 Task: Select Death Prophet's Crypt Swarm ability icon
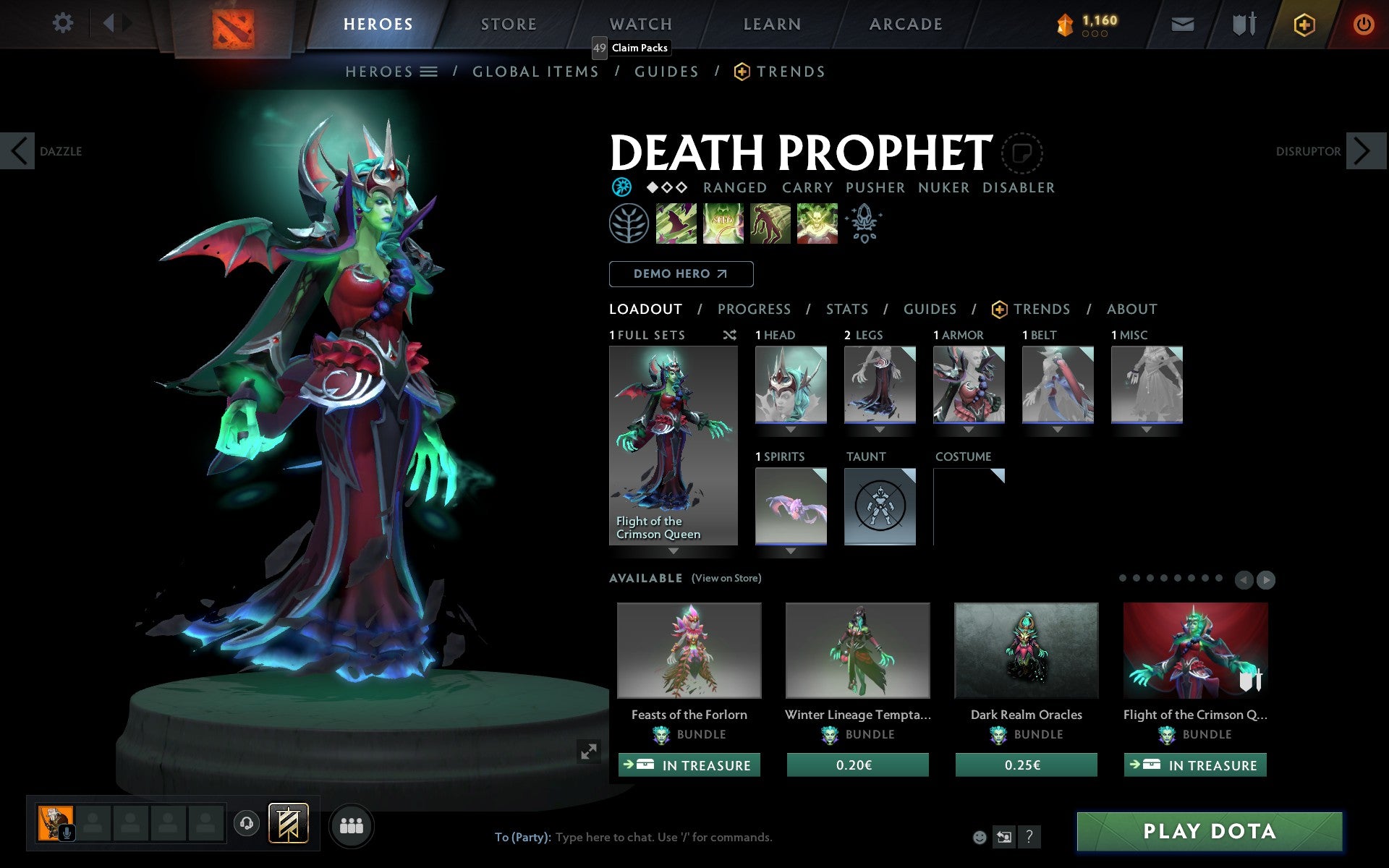[x=676, y=224]
